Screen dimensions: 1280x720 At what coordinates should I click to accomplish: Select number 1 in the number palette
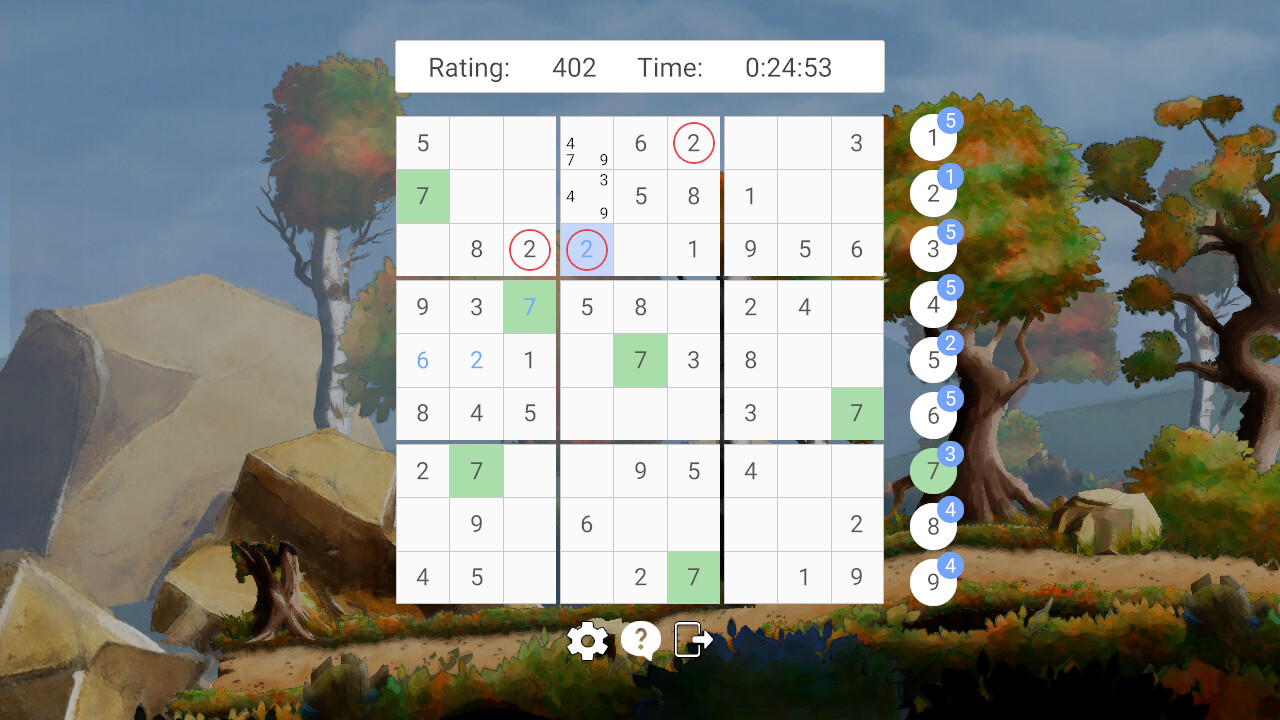click(x=932, y=137)
